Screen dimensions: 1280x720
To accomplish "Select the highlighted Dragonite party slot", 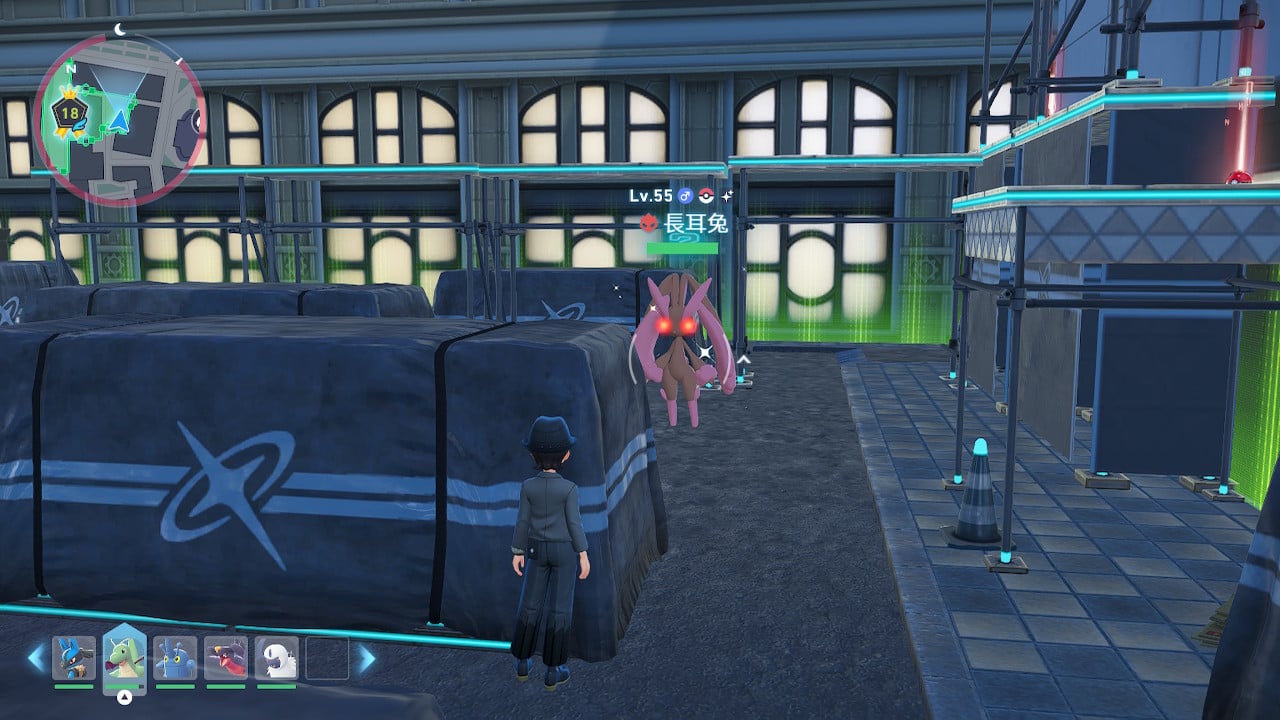I will click(x=125, y=657).
